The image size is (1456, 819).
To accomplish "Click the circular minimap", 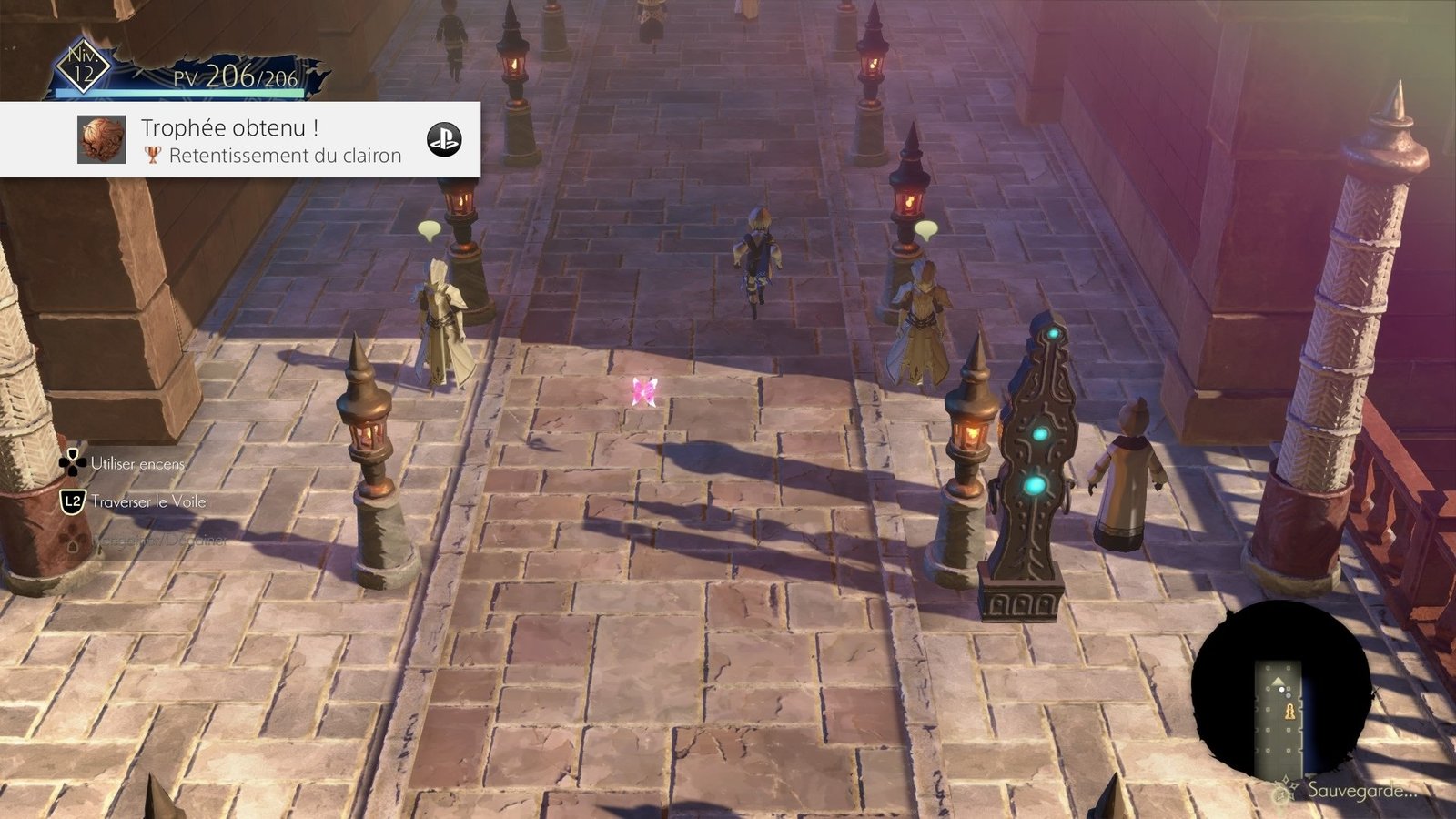I will point(1281,692).
